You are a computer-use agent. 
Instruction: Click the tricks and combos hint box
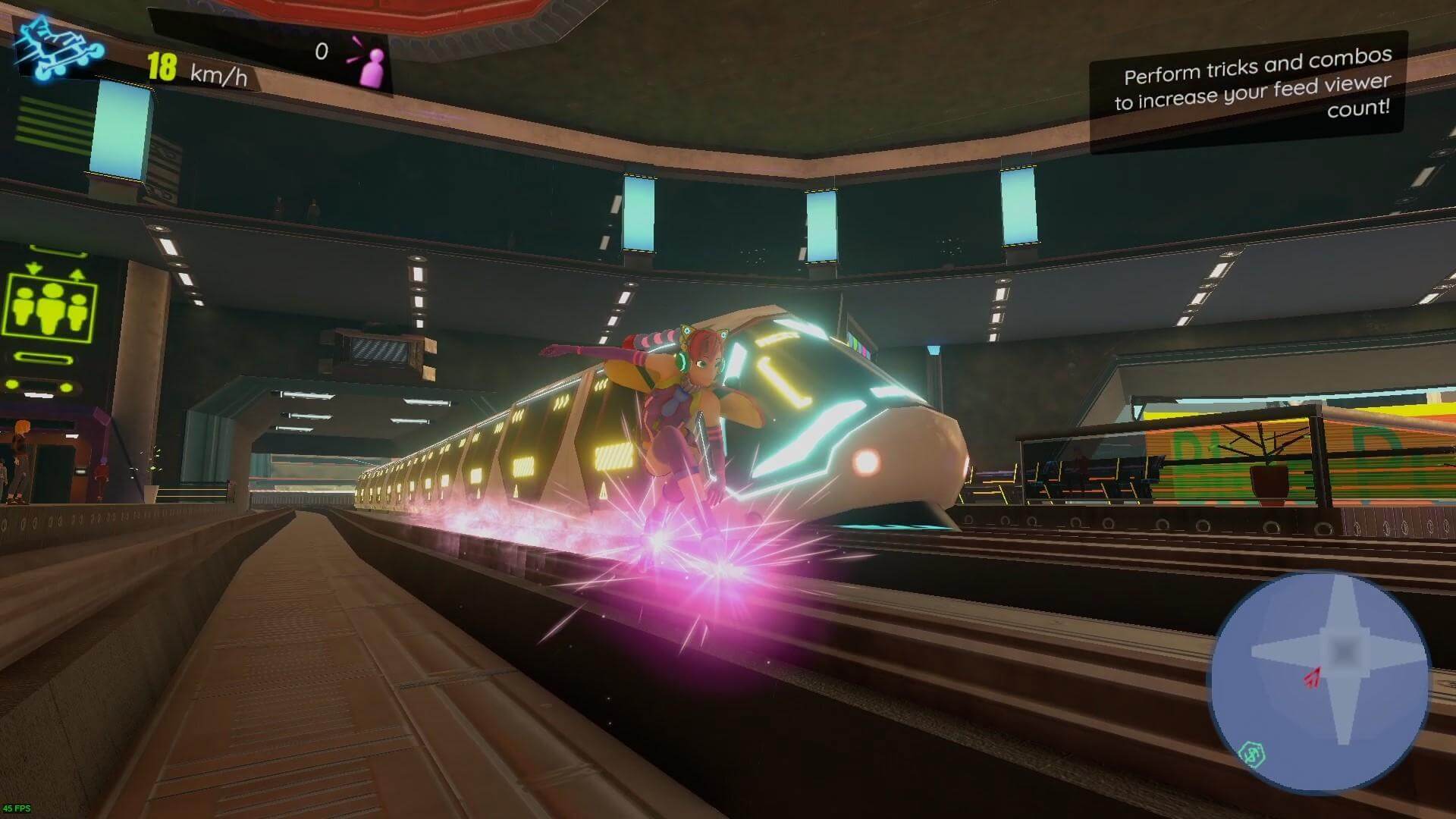[x=1250, y=91]
